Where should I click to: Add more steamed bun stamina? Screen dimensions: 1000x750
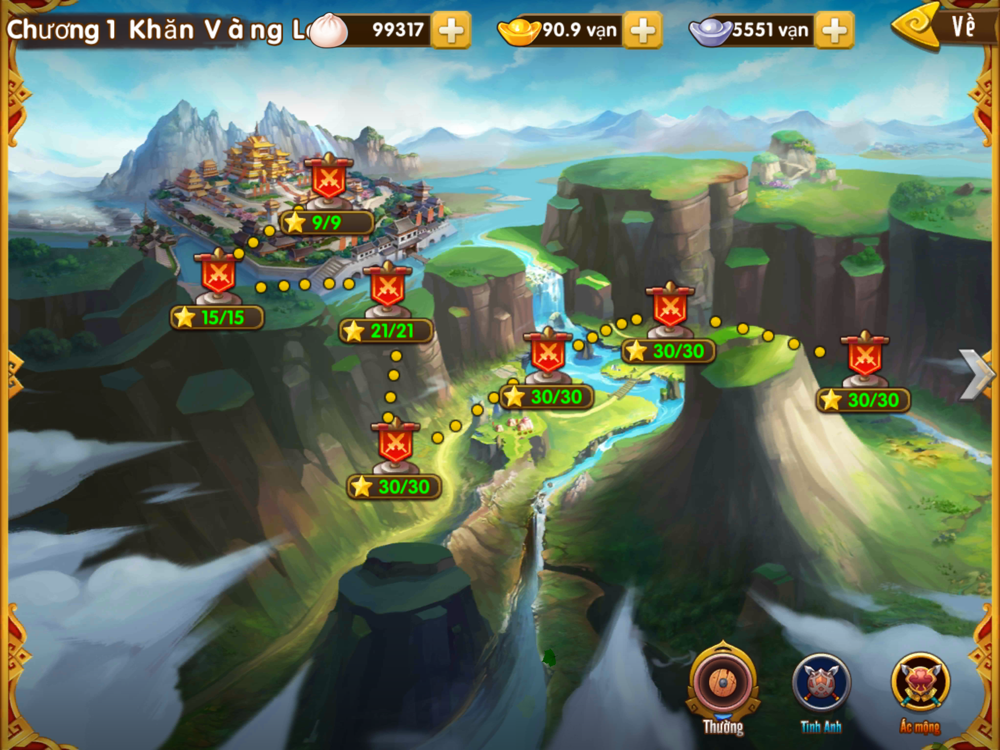[x=451, y=30]
